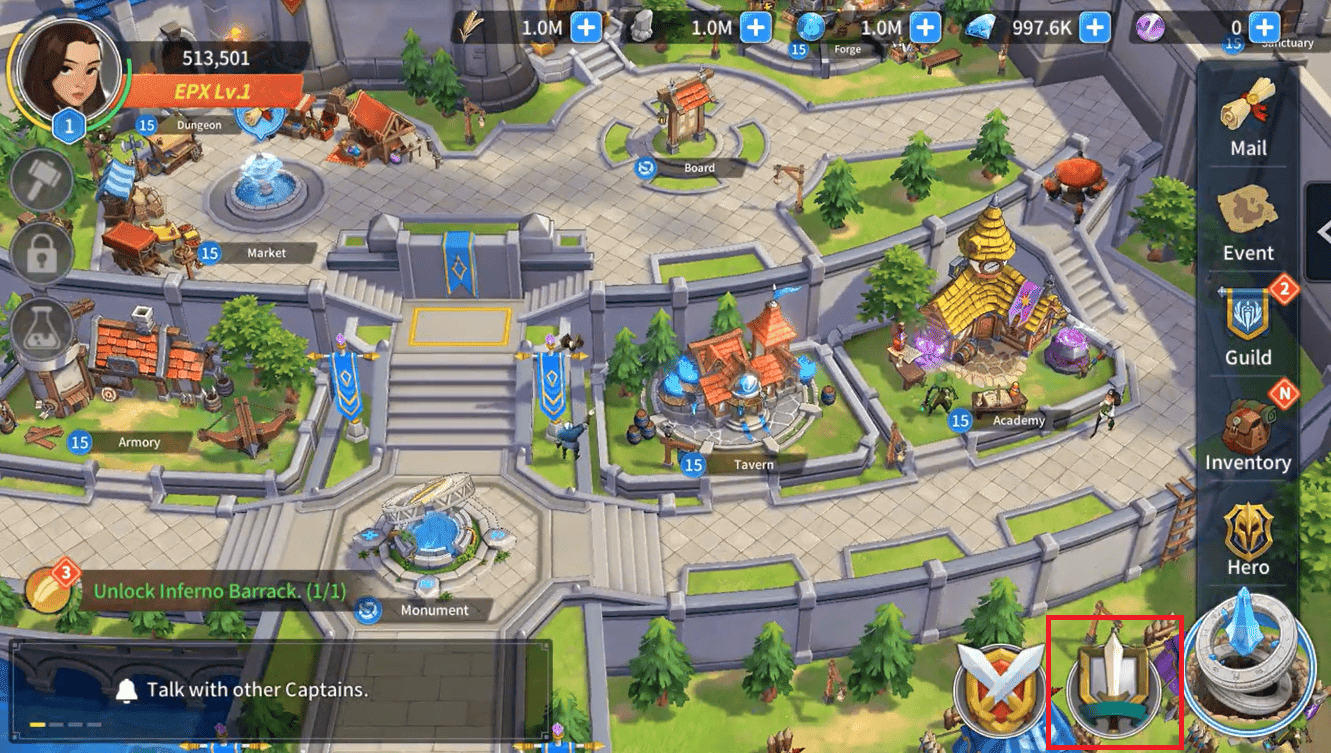Open the Event map scroll

point(1248,224)
